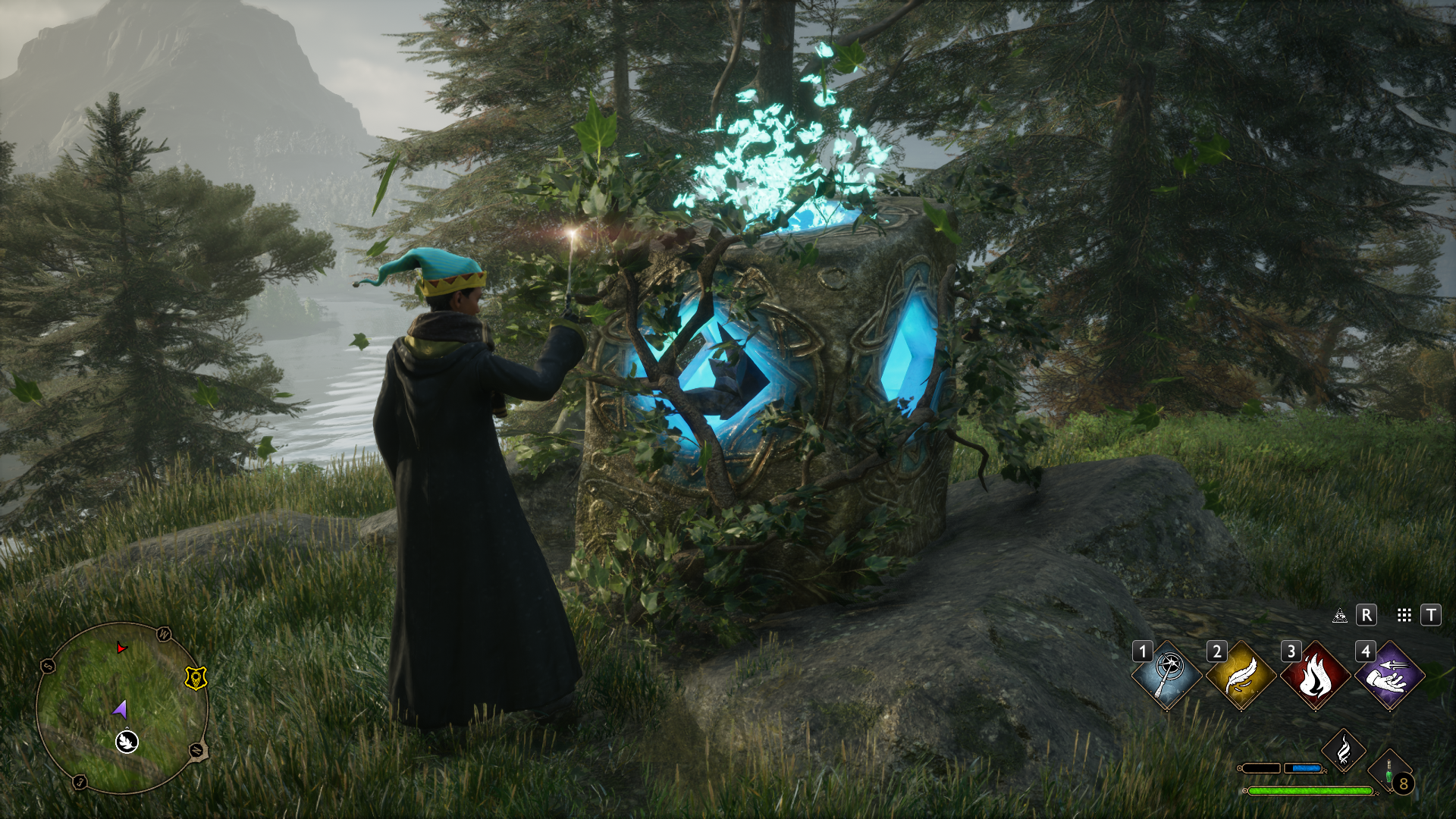
Task: Click the red objective flag inside the minimap
Action: [x=121, y=648]
